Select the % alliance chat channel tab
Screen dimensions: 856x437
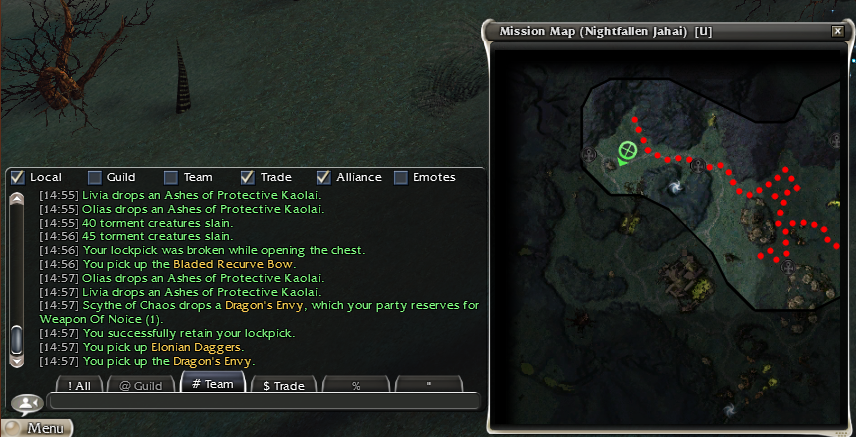pos(356,385)
